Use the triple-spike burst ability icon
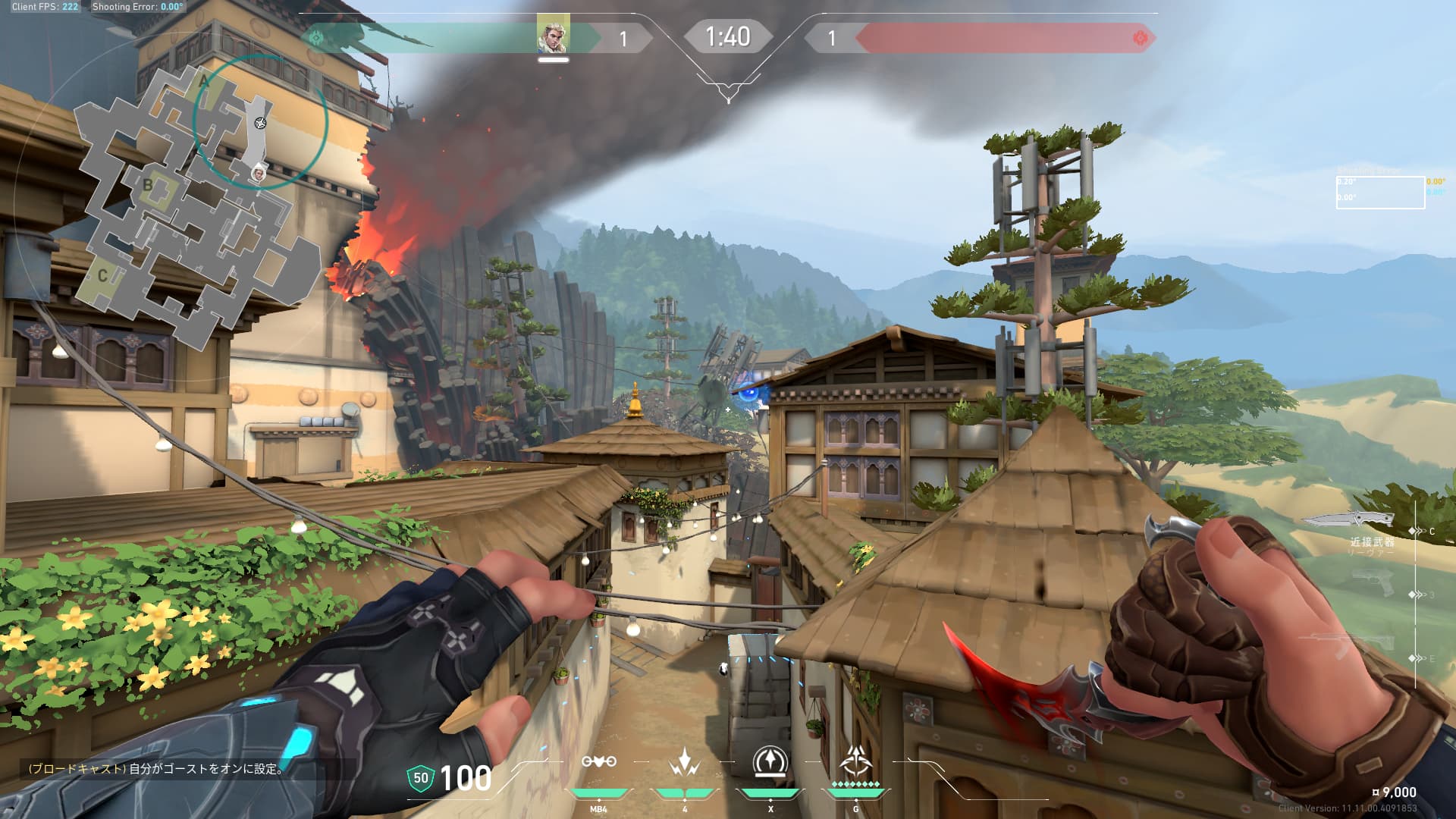The height and width of the screenshot is (819, 1456). 684,761
